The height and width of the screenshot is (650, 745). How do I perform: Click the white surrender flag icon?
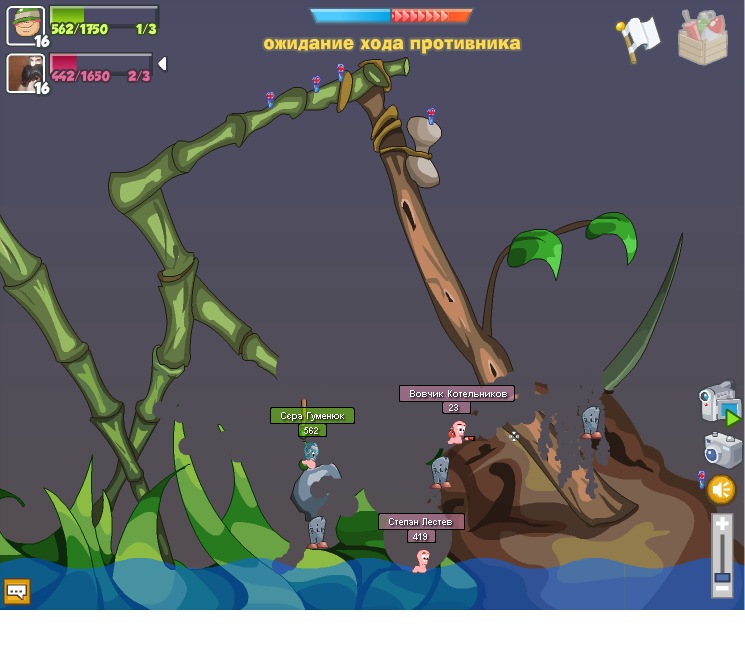click(638, 39)
